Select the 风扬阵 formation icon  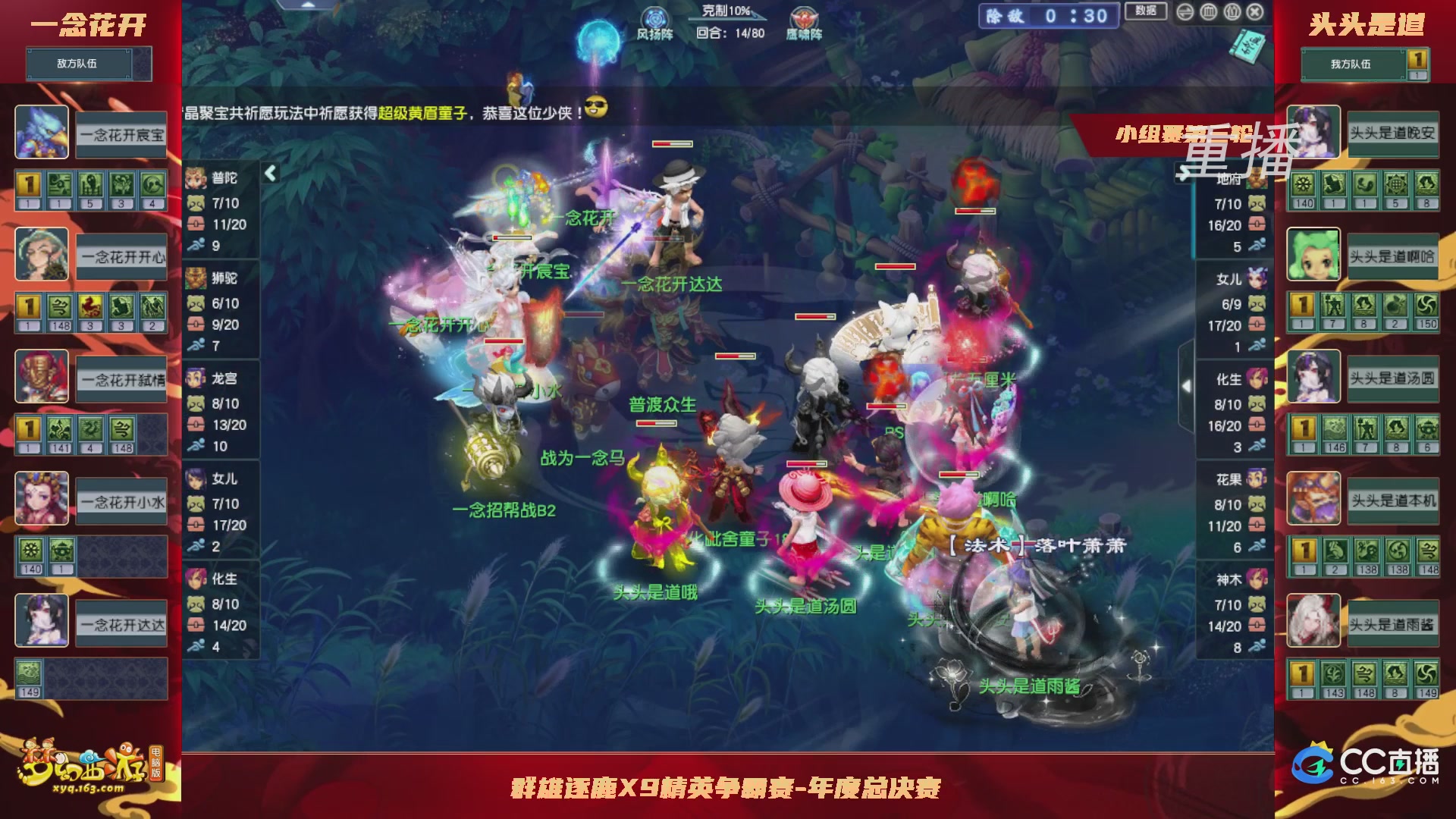click(654, 19)
